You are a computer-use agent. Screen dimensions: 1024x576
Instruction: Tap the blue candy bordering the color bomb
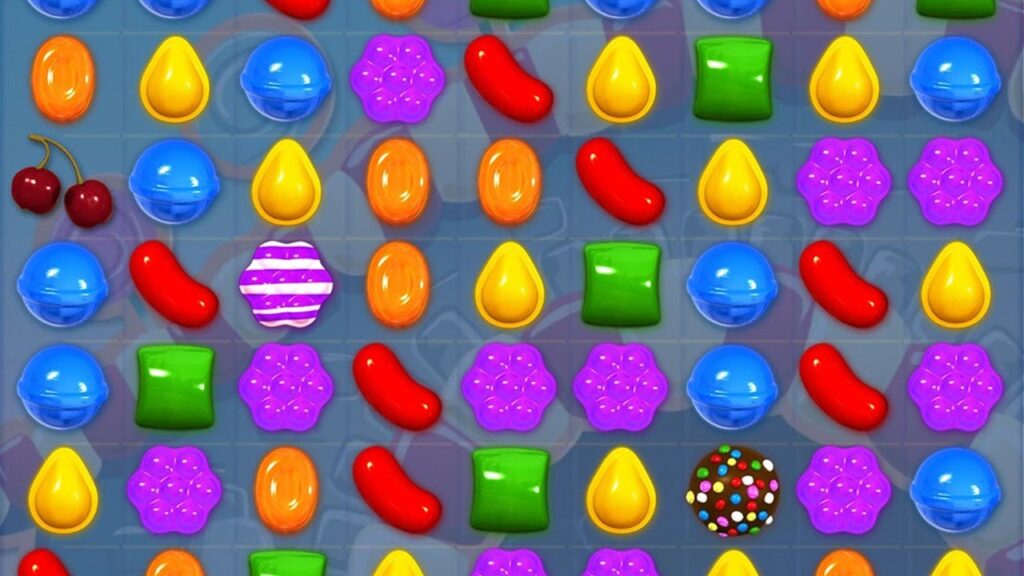pyautogui.click(x=733, y=387)
